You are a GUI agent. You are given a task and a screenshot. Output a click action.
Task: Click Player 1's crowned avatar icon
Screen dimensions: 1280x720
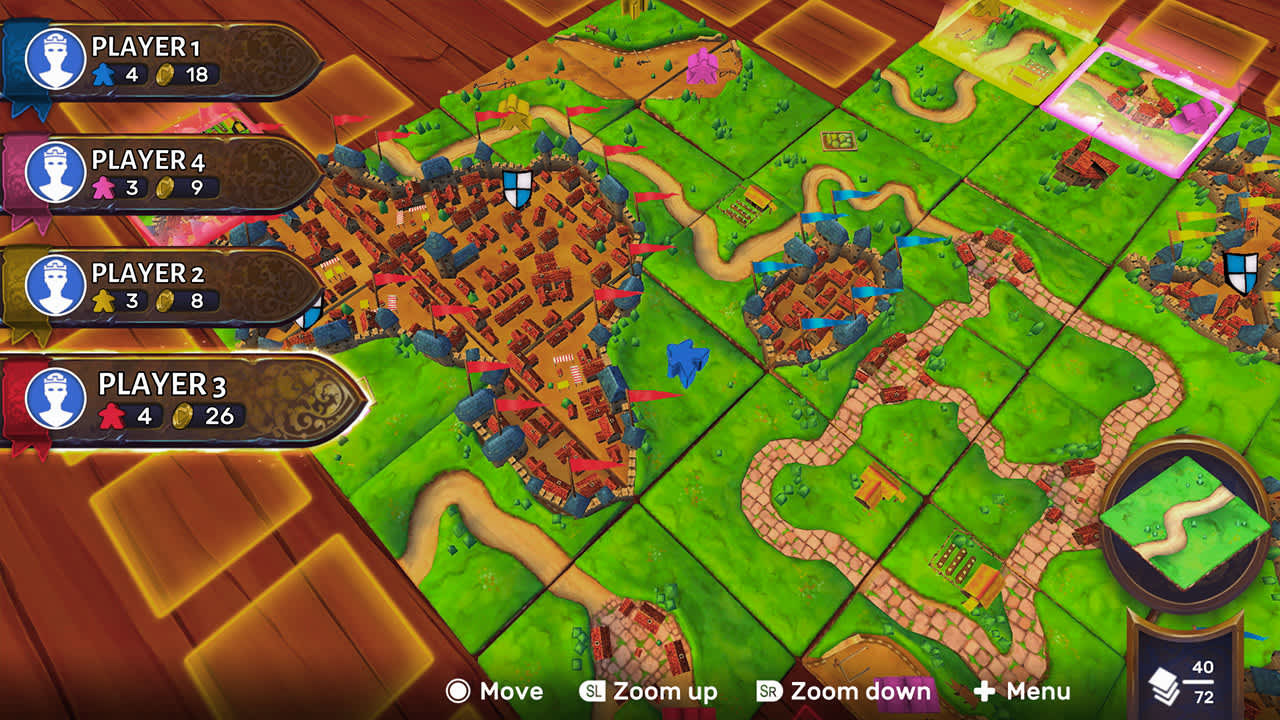point(58,60)
